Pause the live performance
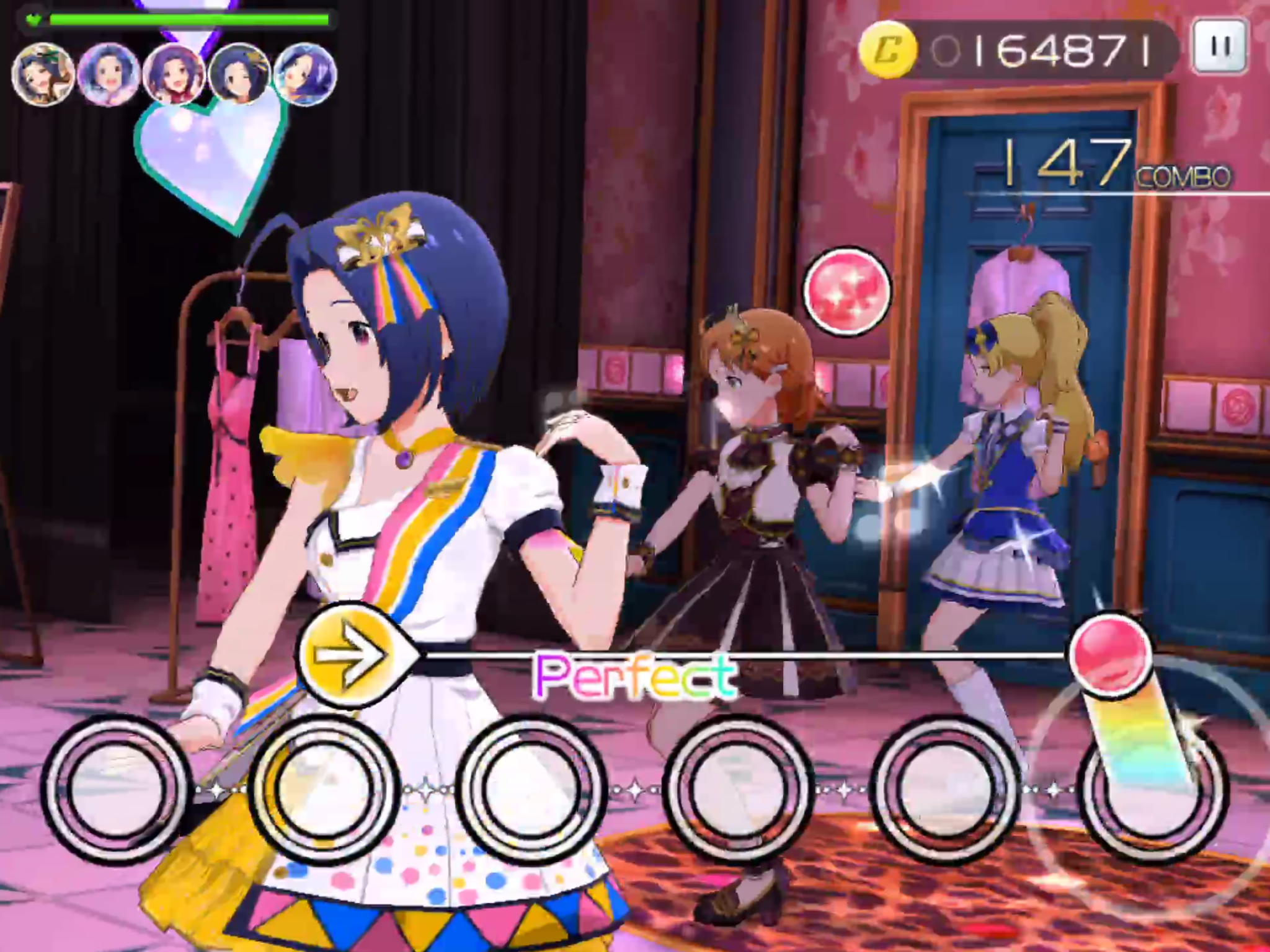This screenshot has height=952, width=1270. 1220,46
